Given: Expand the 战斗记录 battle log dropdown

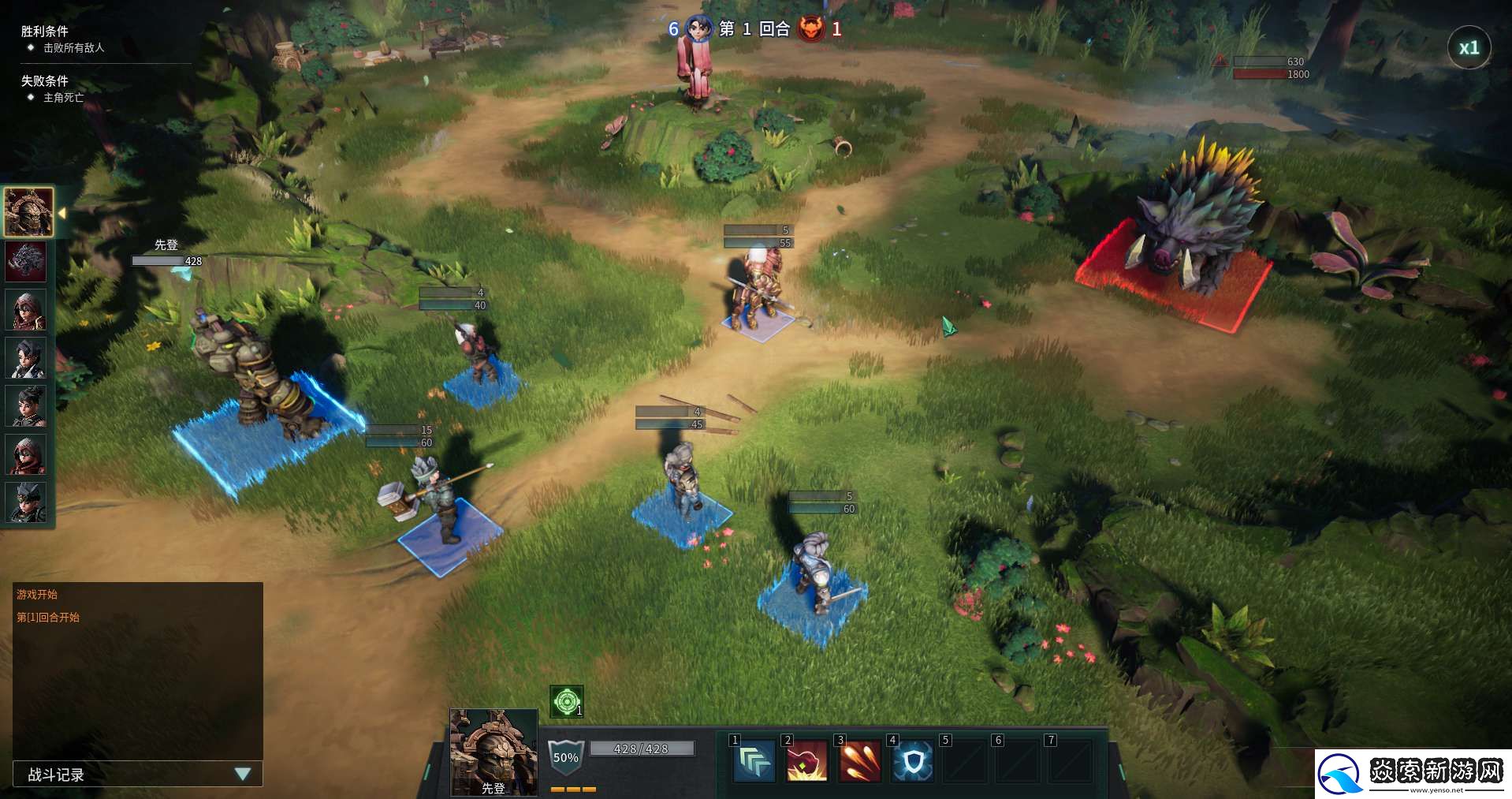Looking at the screenshot, I should [243, 774].
